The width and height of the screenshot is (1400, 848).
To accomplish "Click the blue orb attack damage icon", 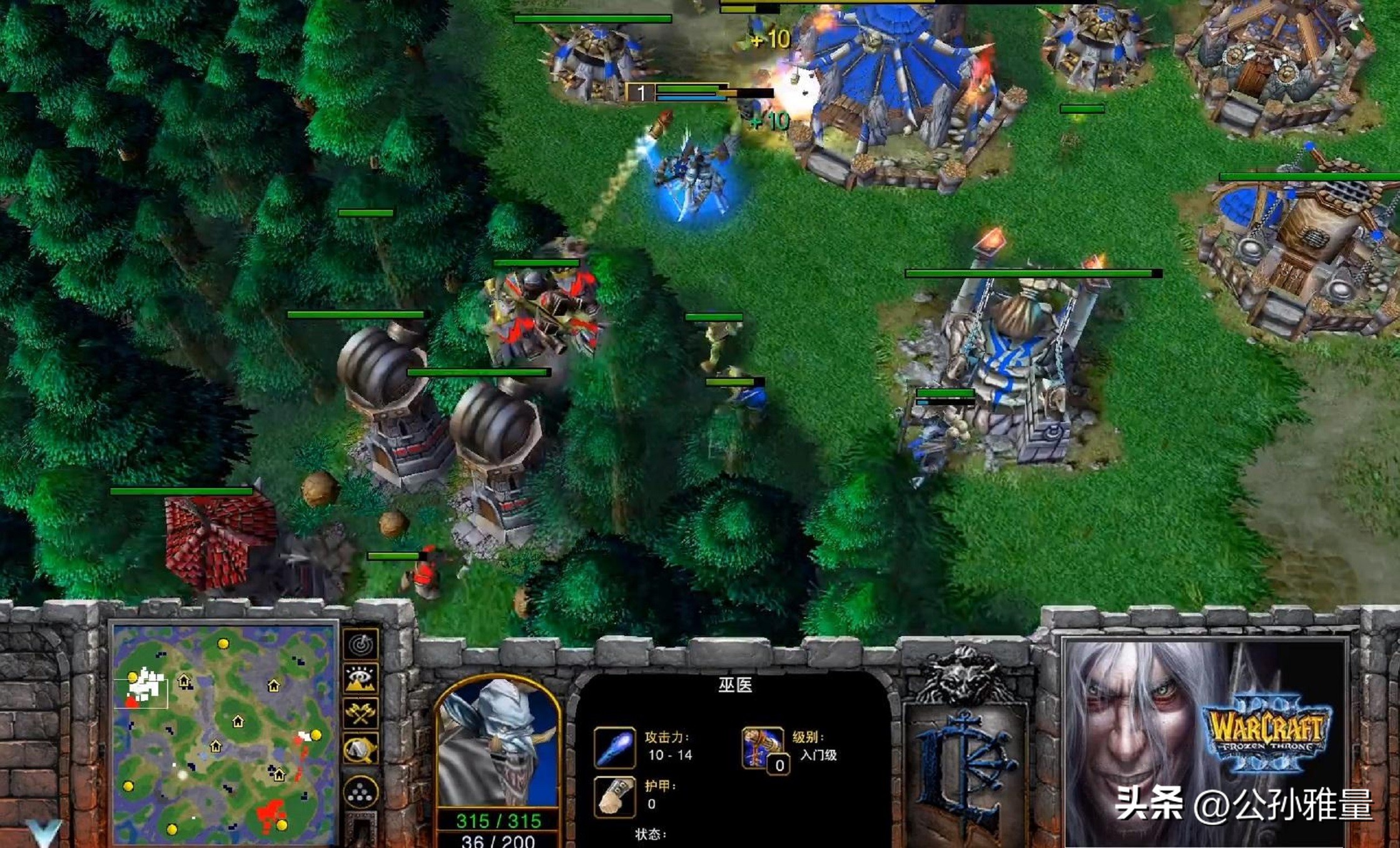I will pyautogui.click(x=614, y=747).
